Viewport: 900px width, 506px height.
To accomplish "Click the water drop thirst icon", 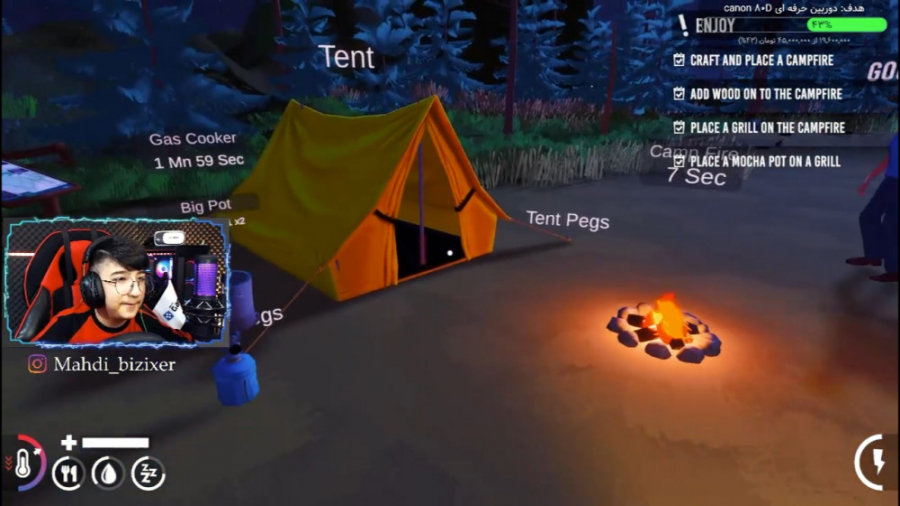I will (x=108, y=473).
